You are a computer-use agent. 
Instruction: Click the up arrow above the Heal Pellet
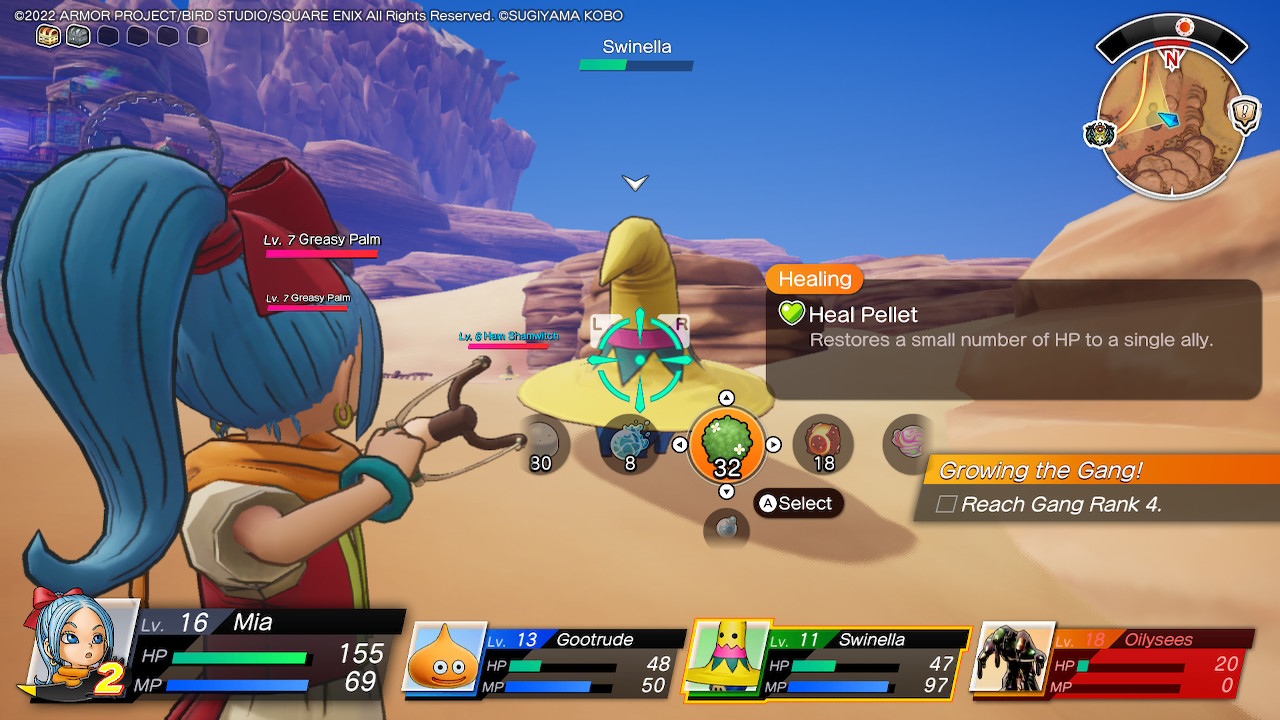[x=727, y=398]
